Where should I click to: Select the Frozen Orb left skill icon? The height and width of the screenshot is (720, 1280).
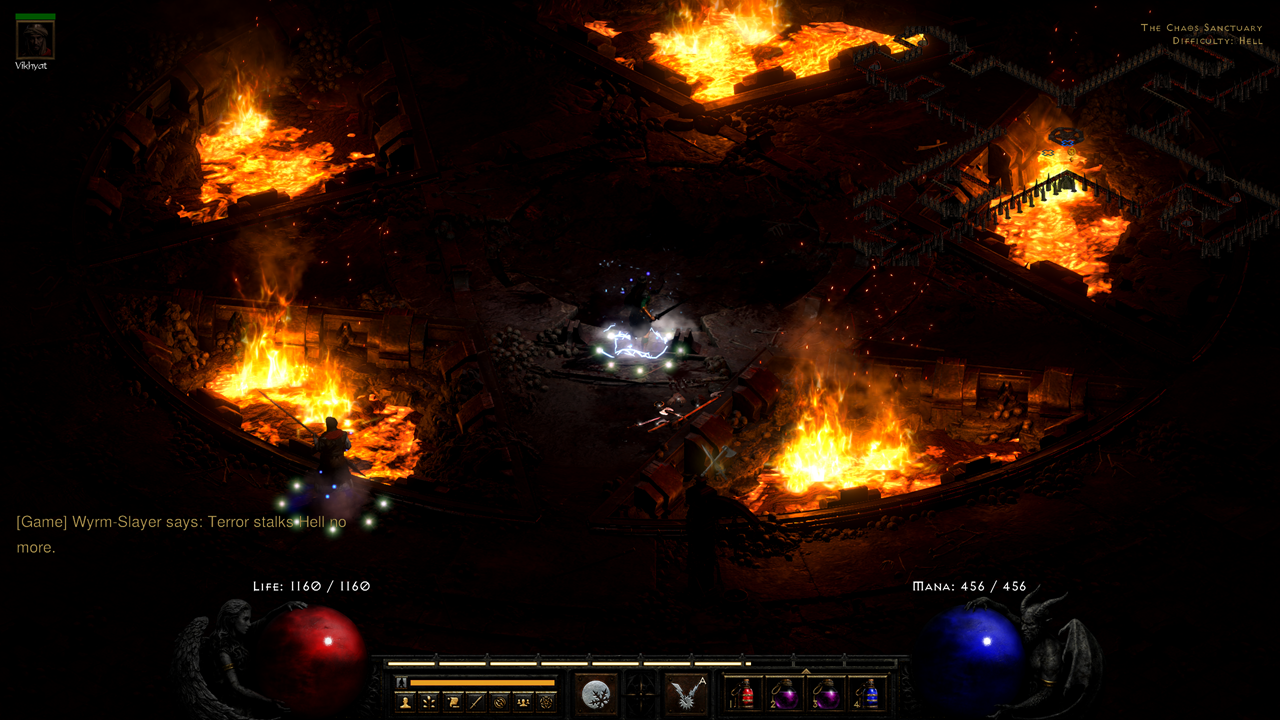pyautogui.click(x=594, y=693)
